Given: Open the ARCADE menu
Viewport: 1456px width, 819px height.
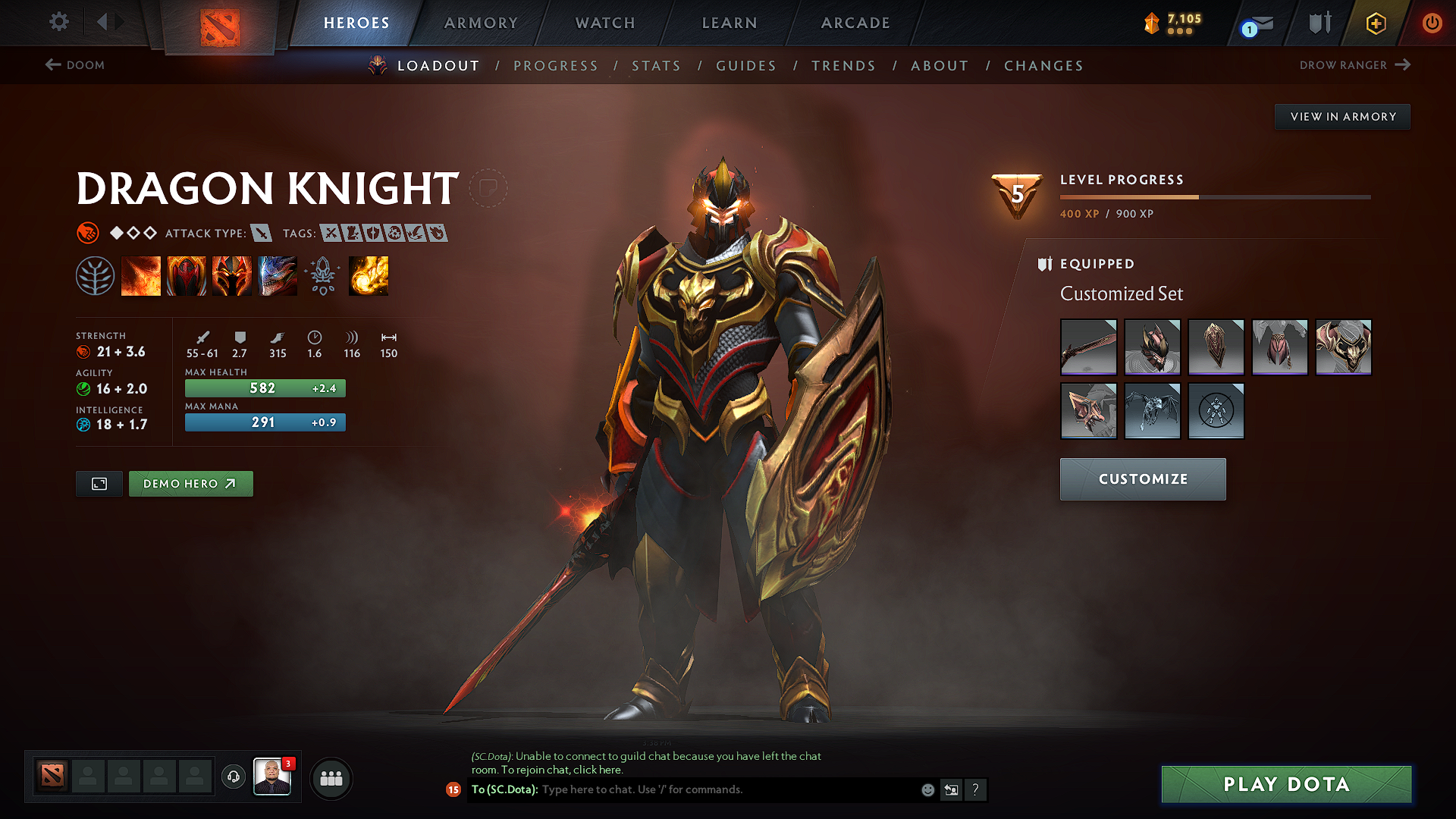Looking at the screenshot, I should 855,23.
